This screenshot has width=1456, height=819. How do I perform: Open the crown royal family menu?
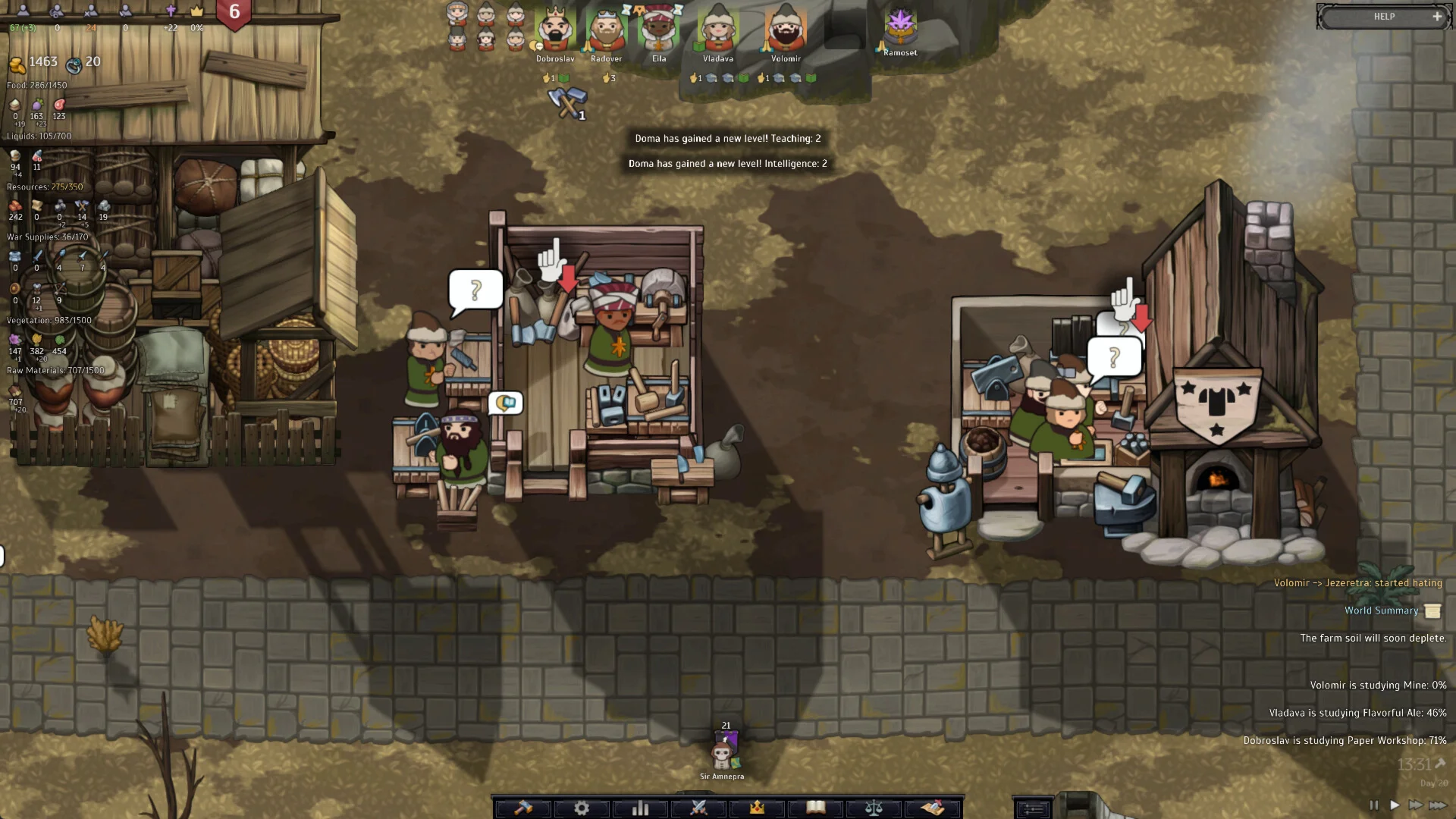[757, 808]
